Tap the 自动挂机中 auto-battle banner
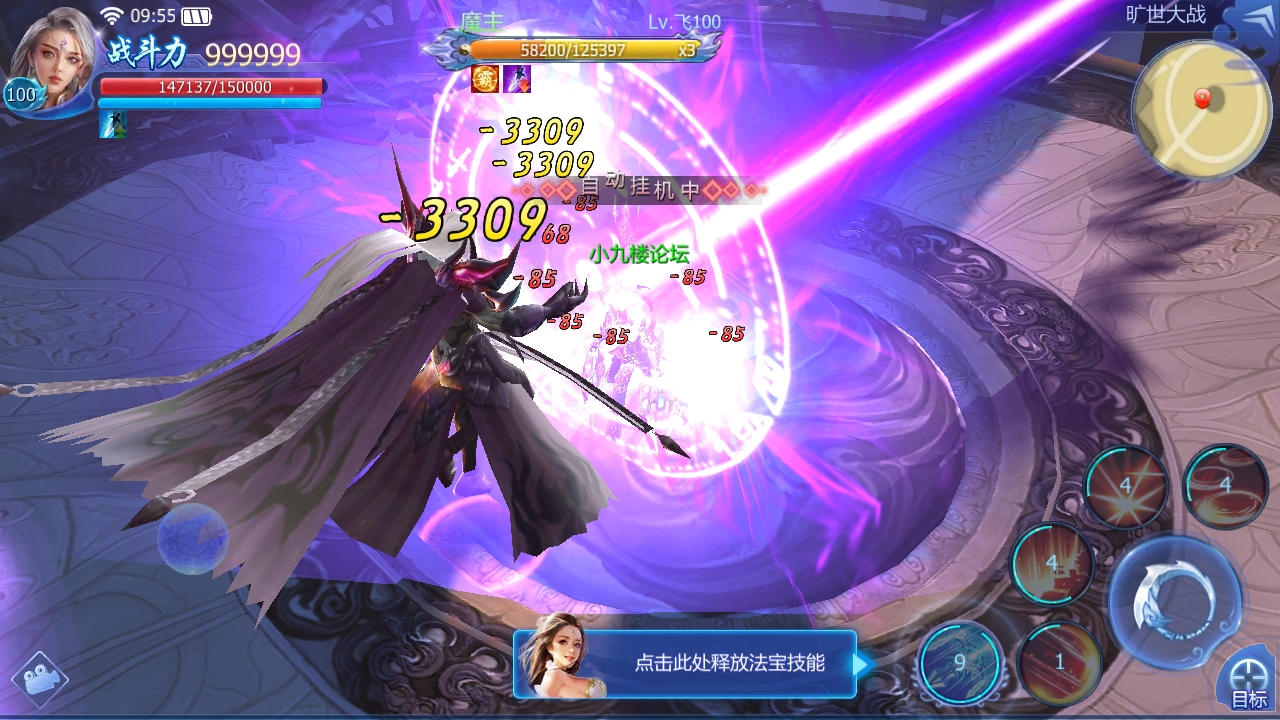 (x=640, y=188)
